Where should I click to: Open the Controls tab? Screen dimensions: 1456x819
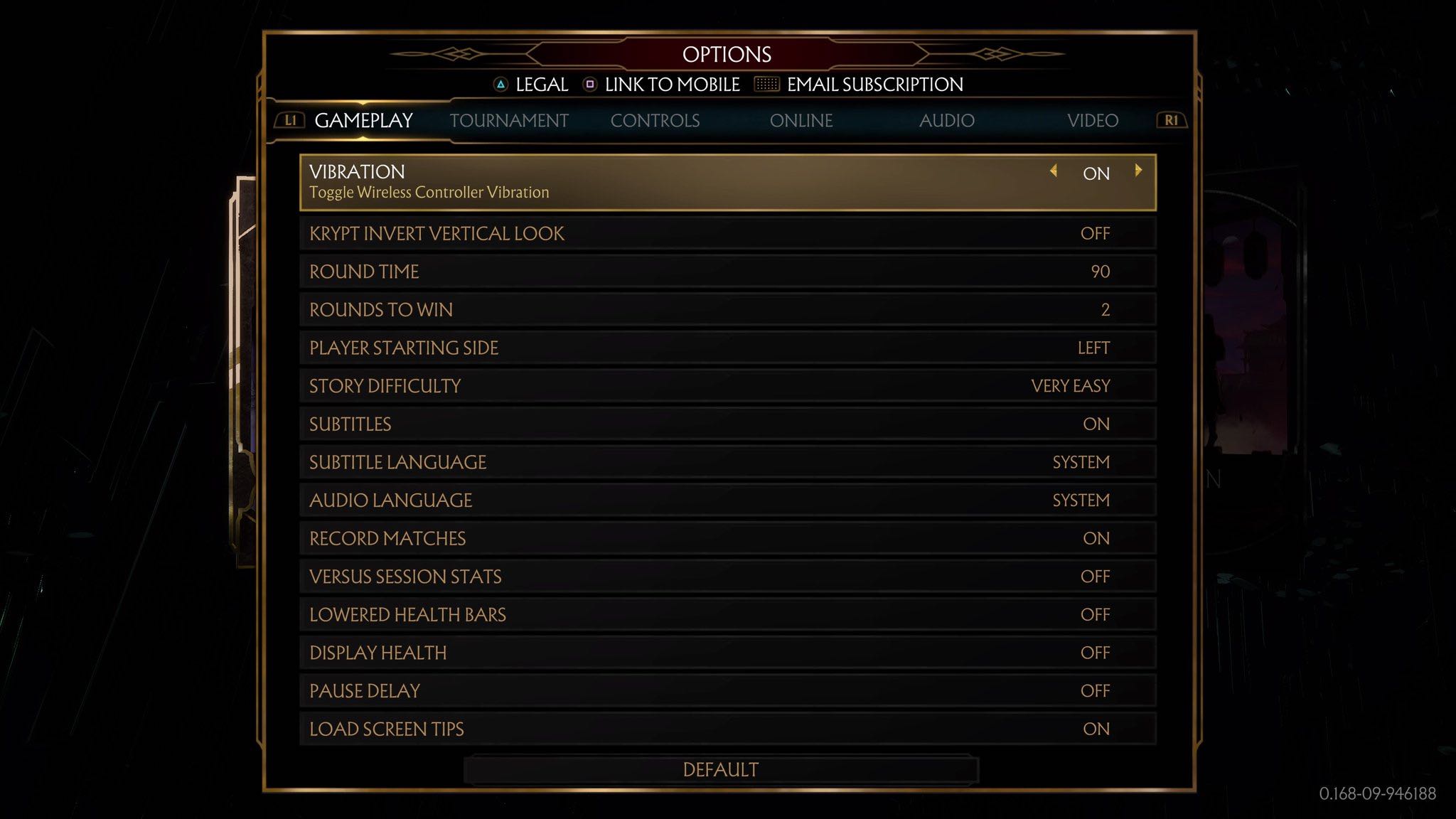tap(655, 121)
